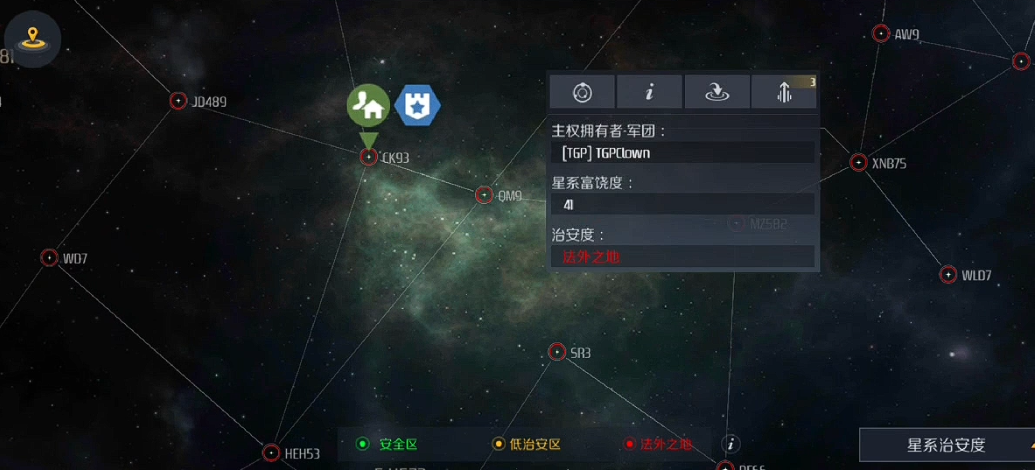The image size is (1035, 470).
Task: Pick the WD7 system node
Action: coord(49,258)
